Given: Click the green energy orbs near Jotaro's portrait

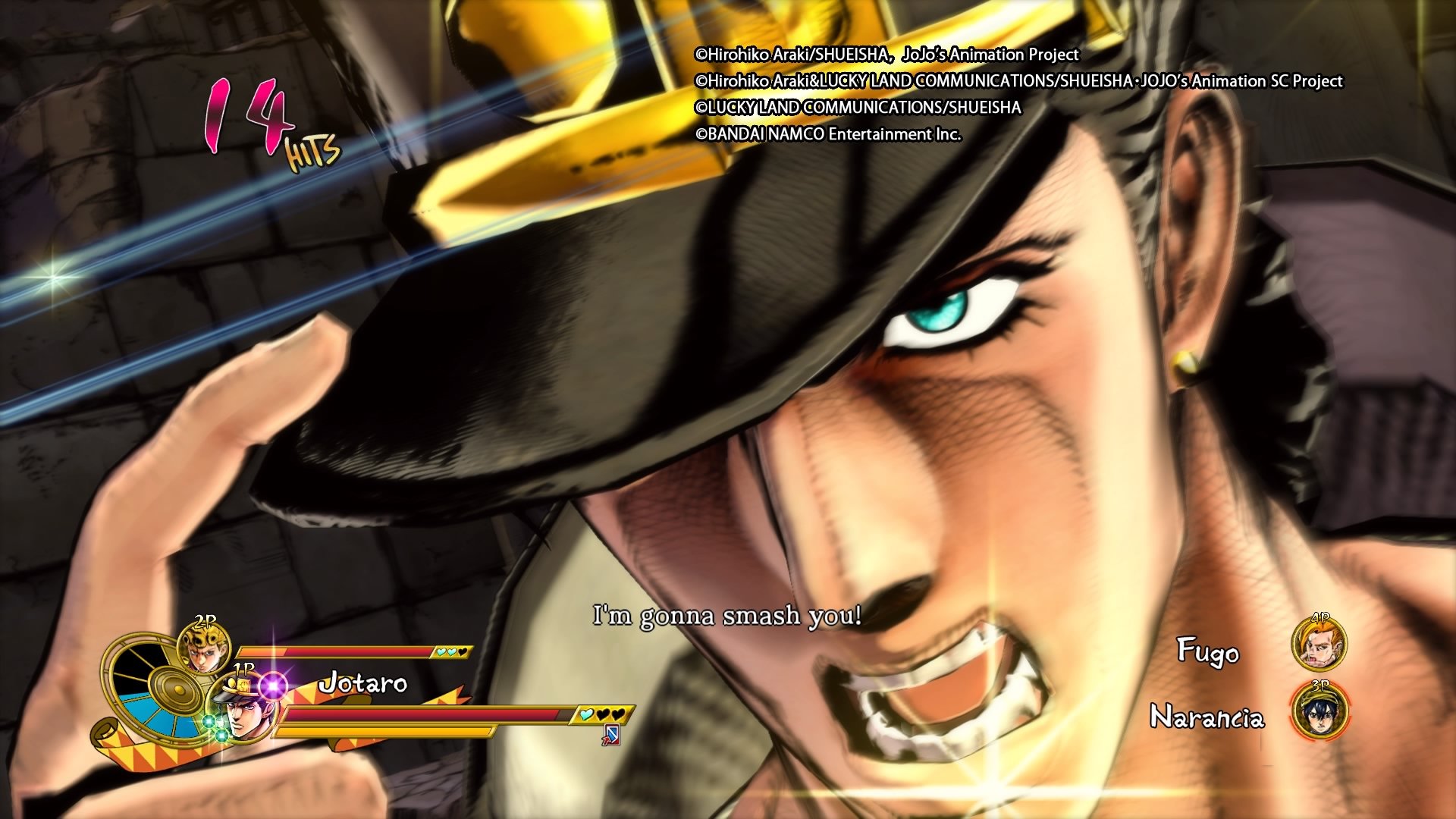Looking at the screenshot, I should (214, 730).
